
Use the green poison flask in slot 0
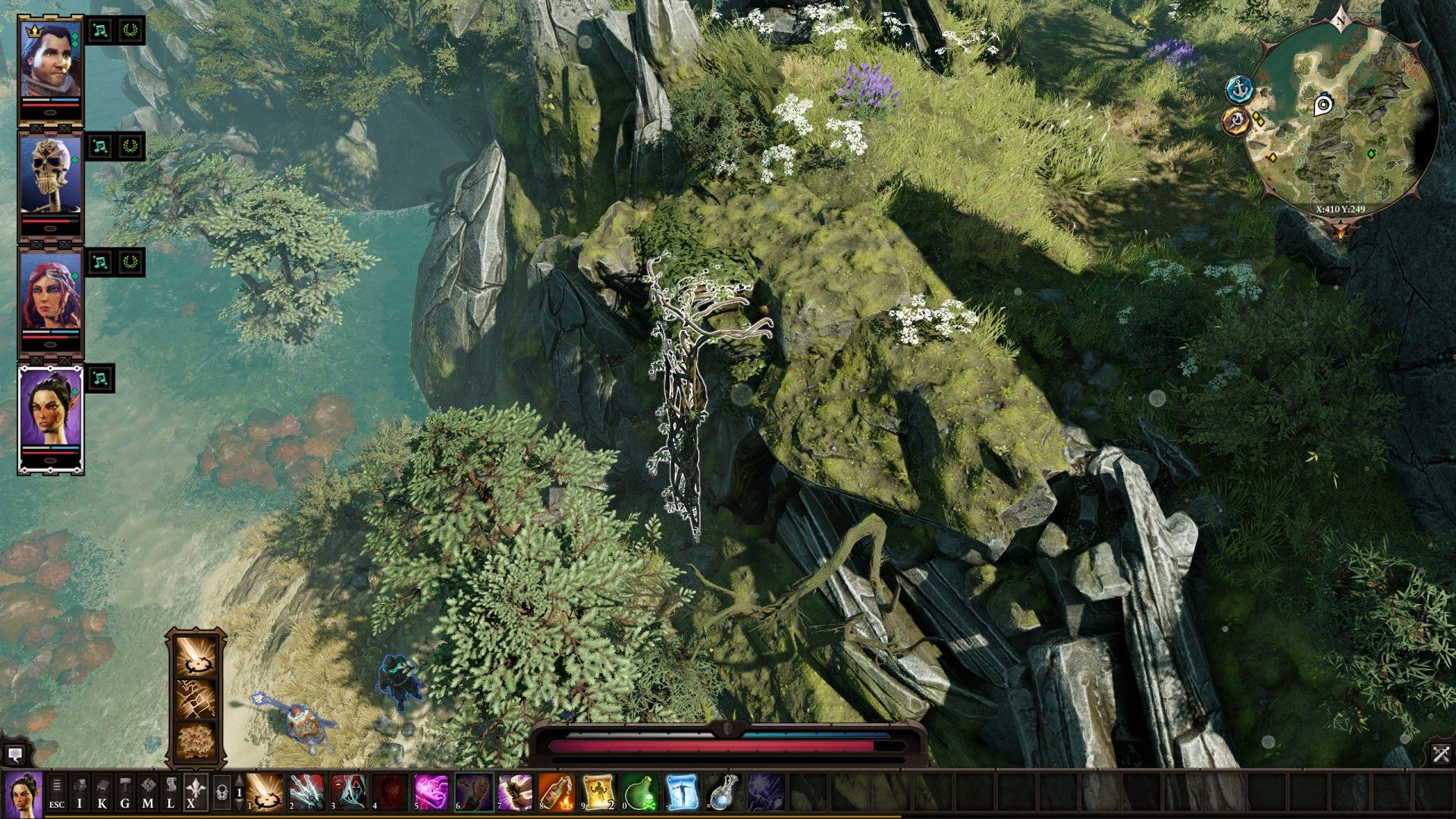click(x=639, y=793)
